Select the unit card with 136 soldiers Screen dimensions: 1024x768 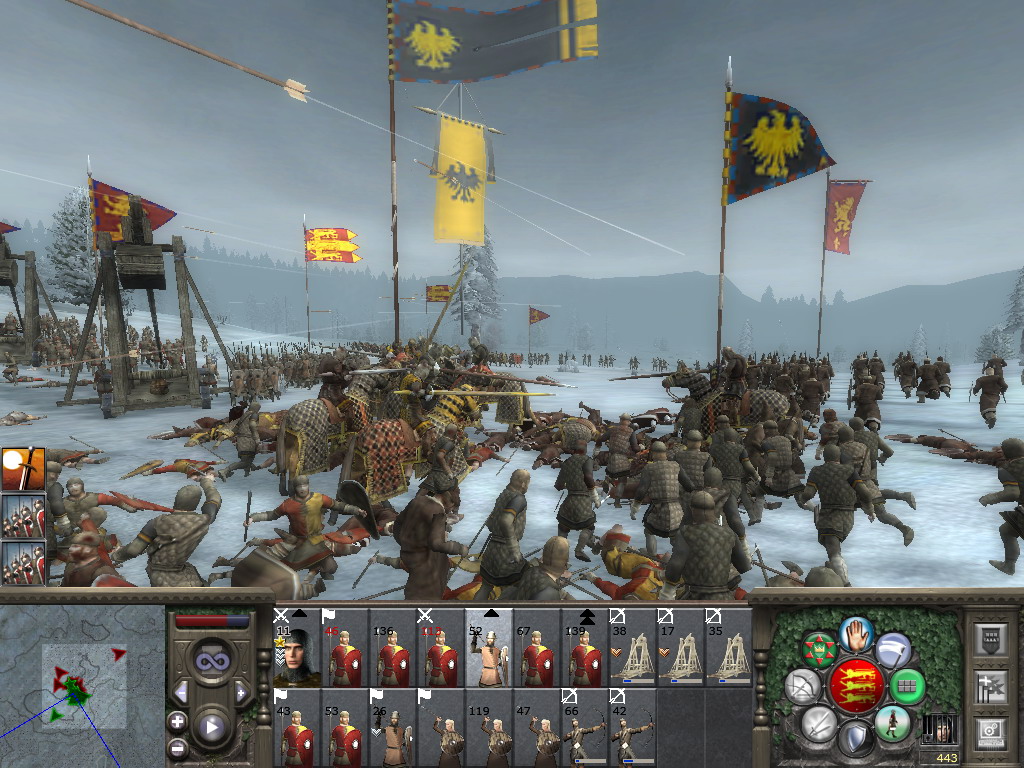click(x=392, y=648)
